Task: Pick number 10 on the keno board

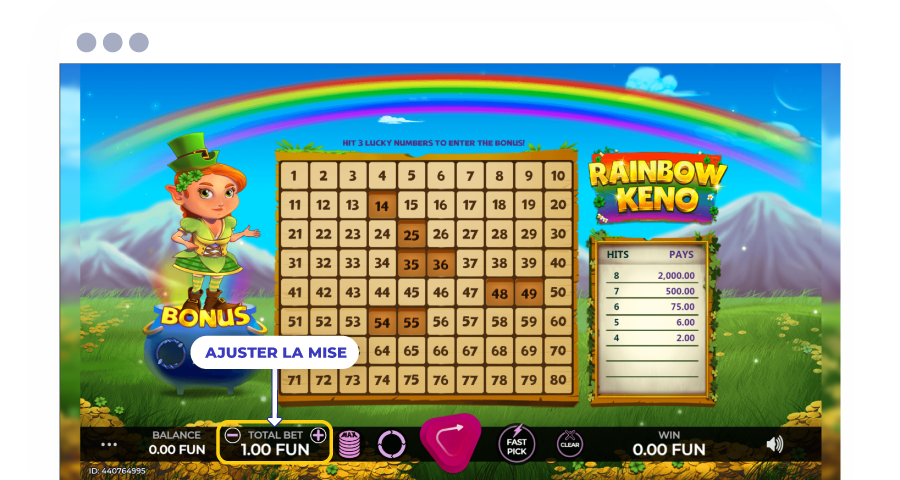Action: point(558,177)
